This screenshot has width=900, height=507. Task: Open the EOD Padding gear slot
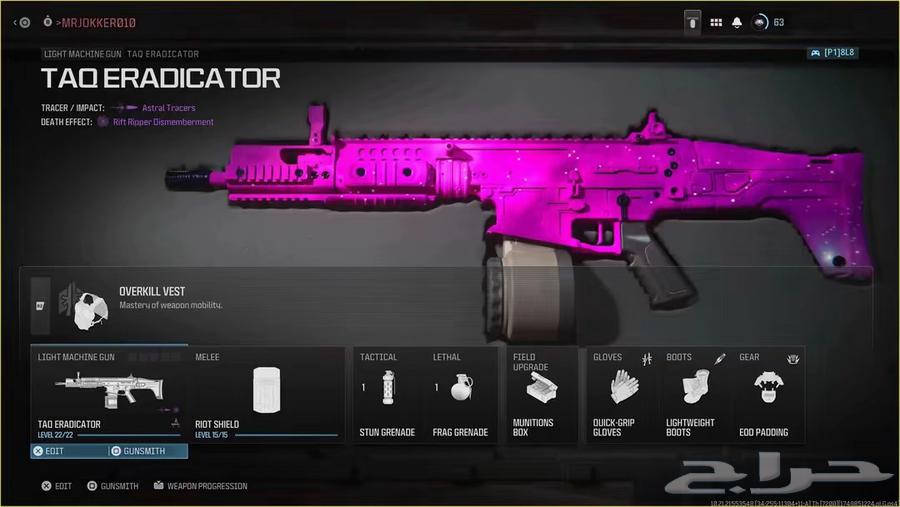coord(766,394)
